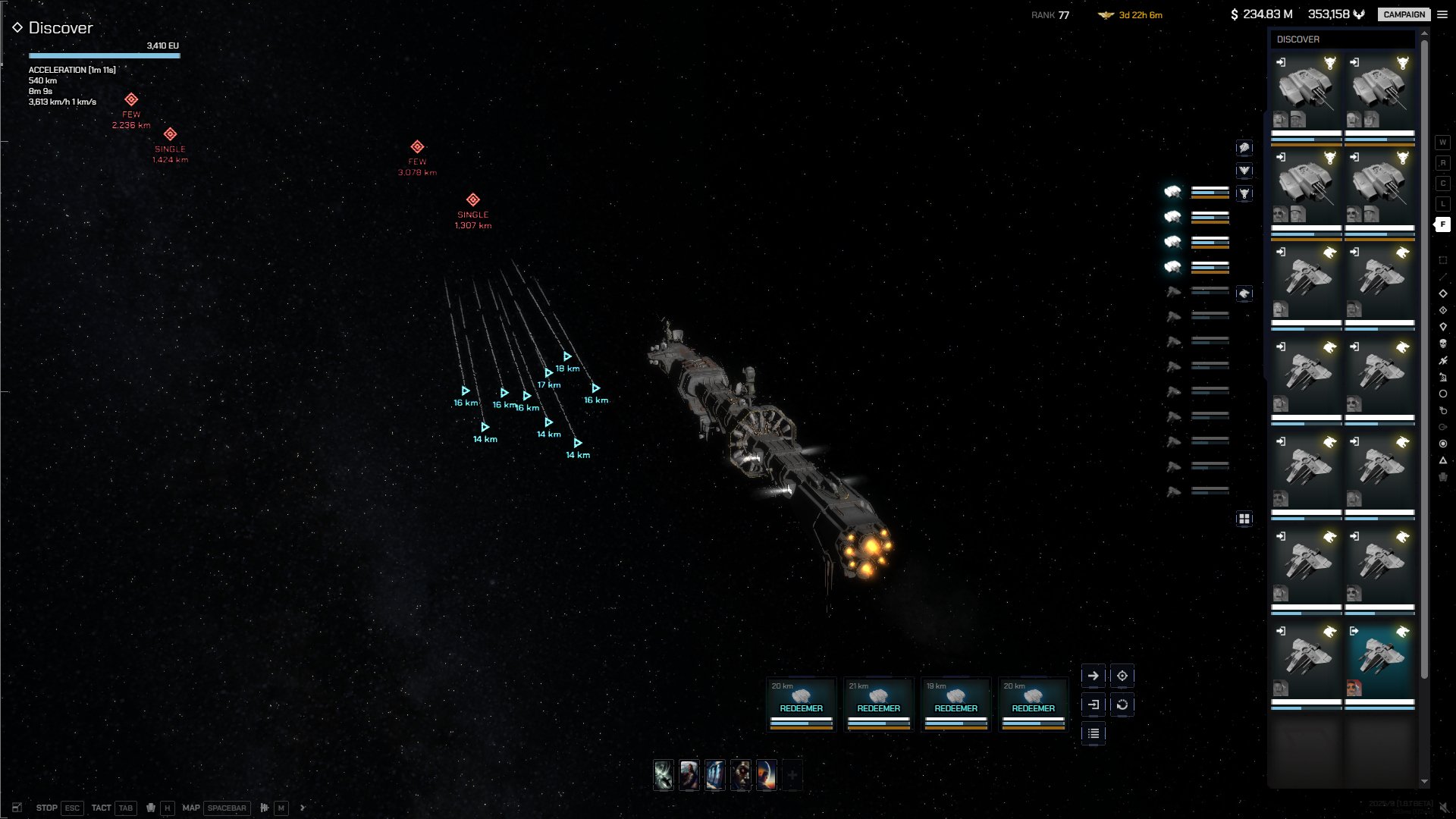1456x819 pixels.
Task: Select the sunset helmet portrait card
Action: [767, 775]
